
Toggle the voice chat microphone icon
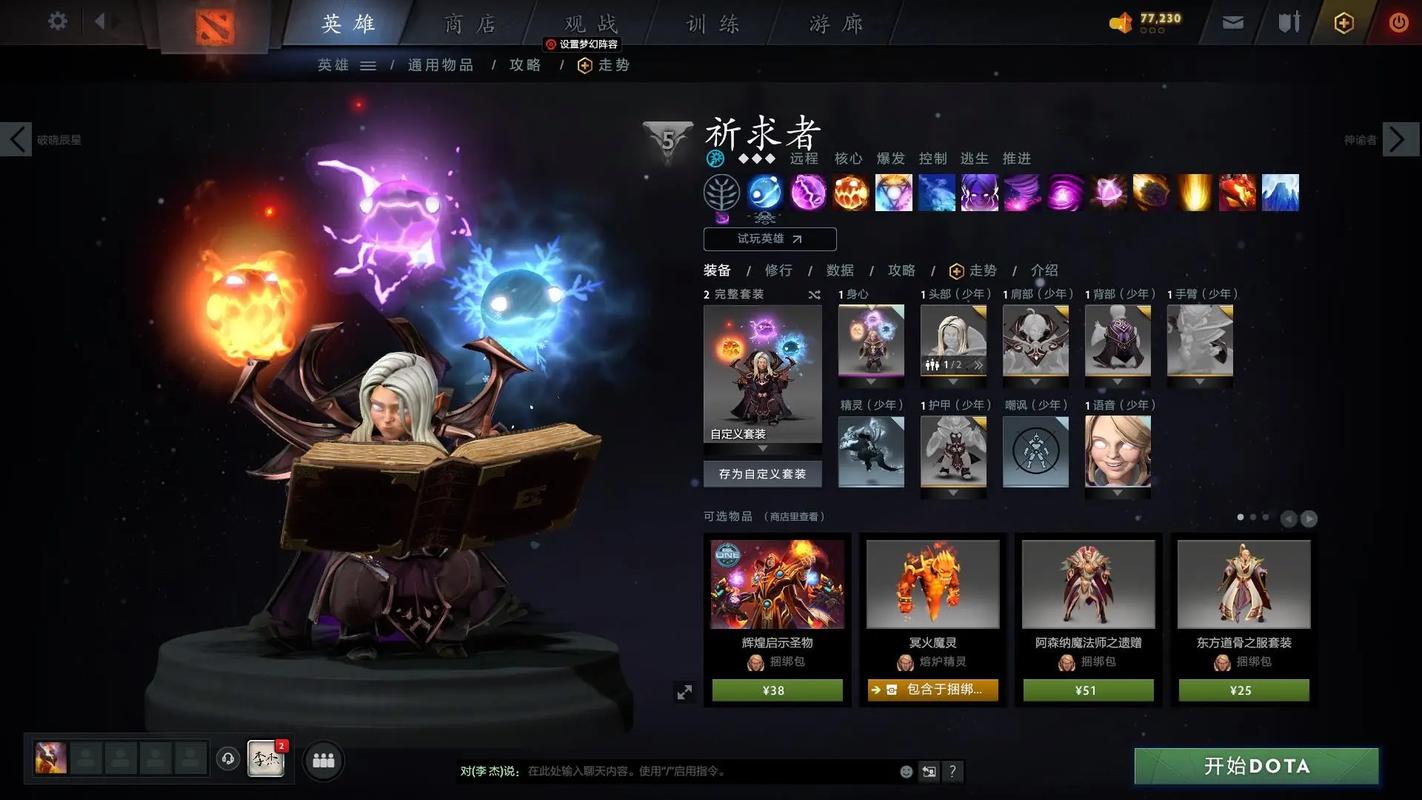click(228, 759)
